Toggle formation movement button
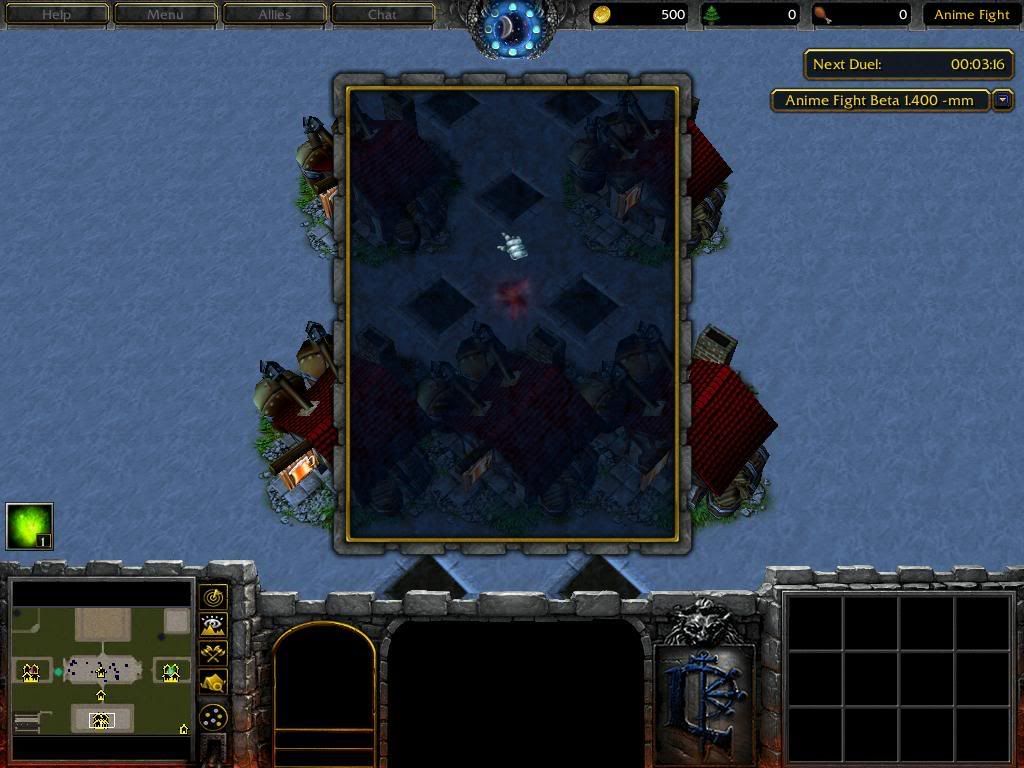 coord(213,717)
